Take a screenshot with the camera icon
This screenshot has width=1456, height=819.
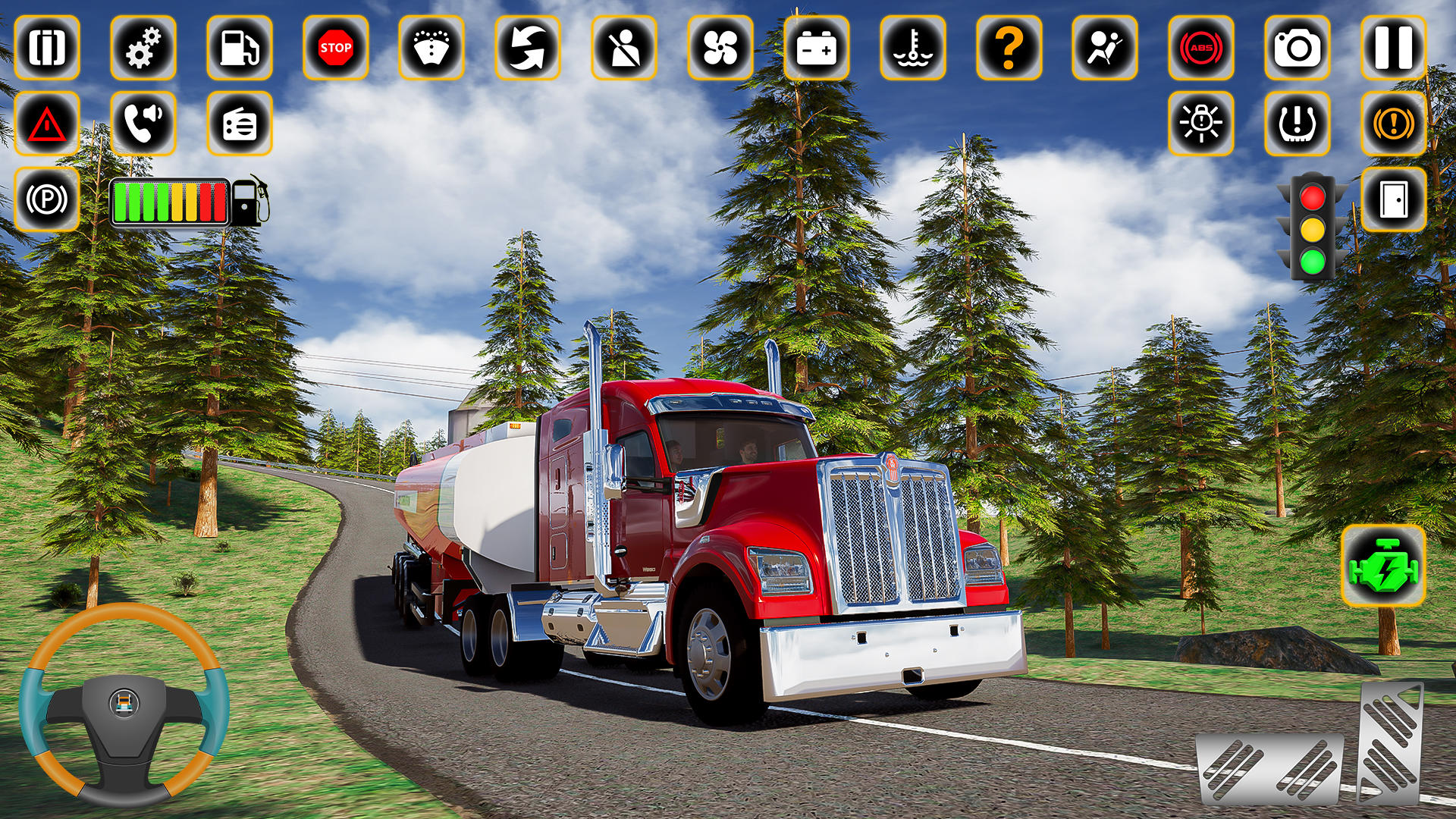(1297, 48)
